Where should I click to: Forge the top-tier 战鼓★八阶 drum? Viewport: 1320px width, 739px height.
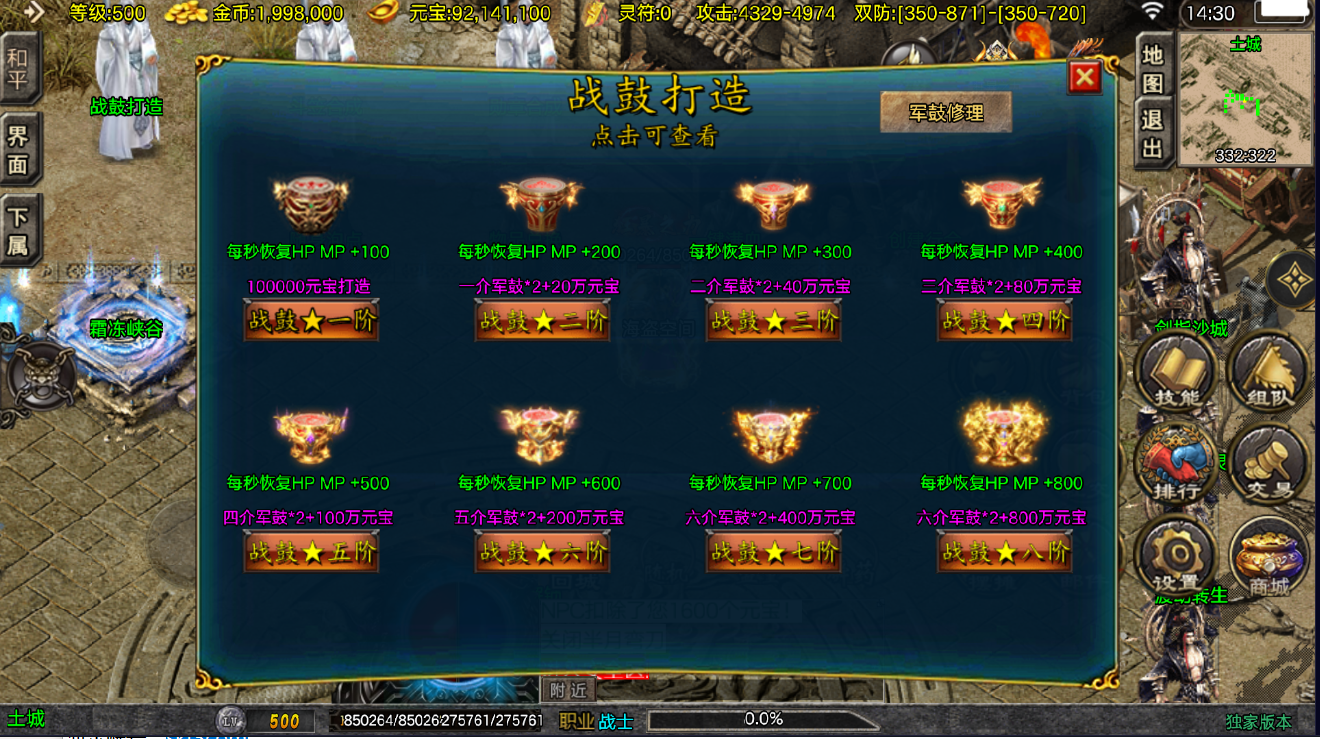click(1004, 552)
